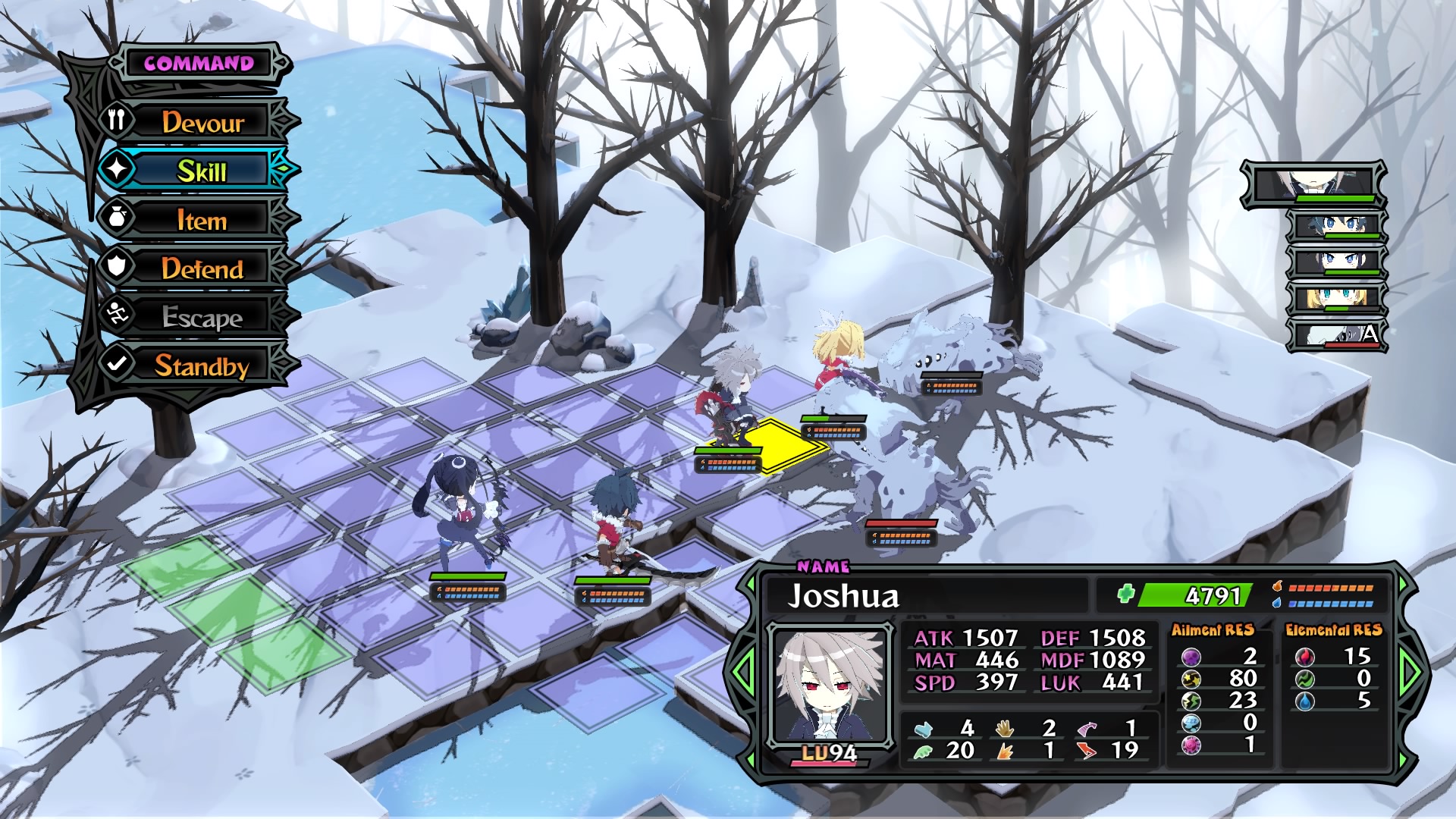
Task: Open the Item command
Action: click(x=202, y=220)
